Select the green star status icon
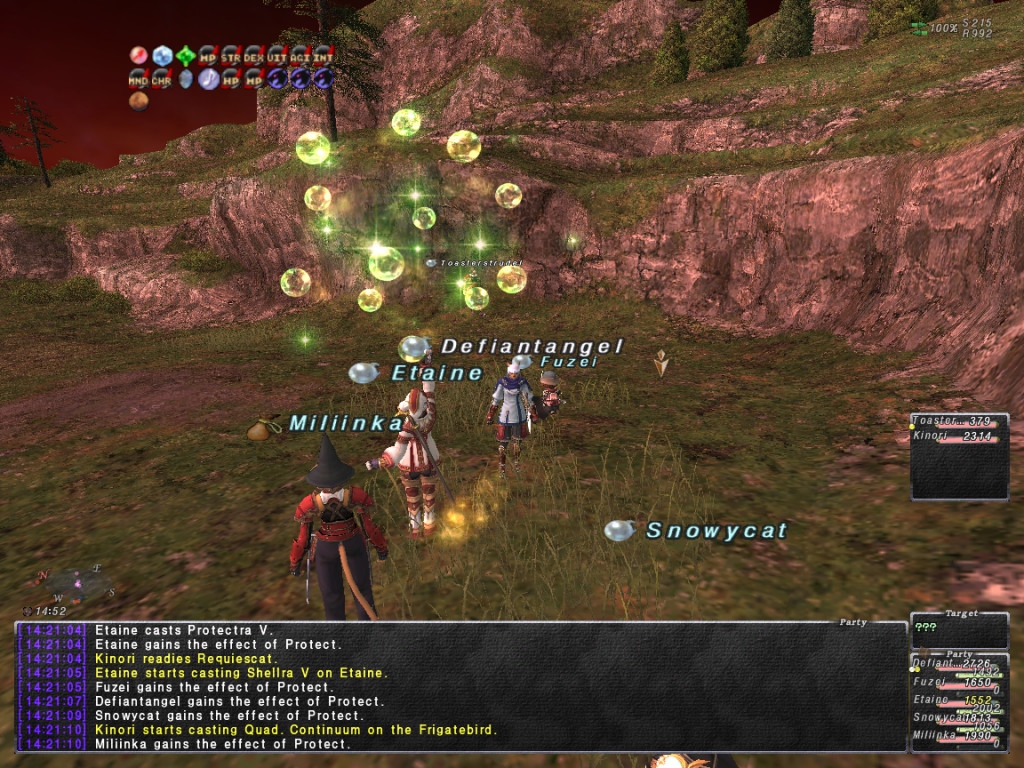1024x768 pixels. 185,55
